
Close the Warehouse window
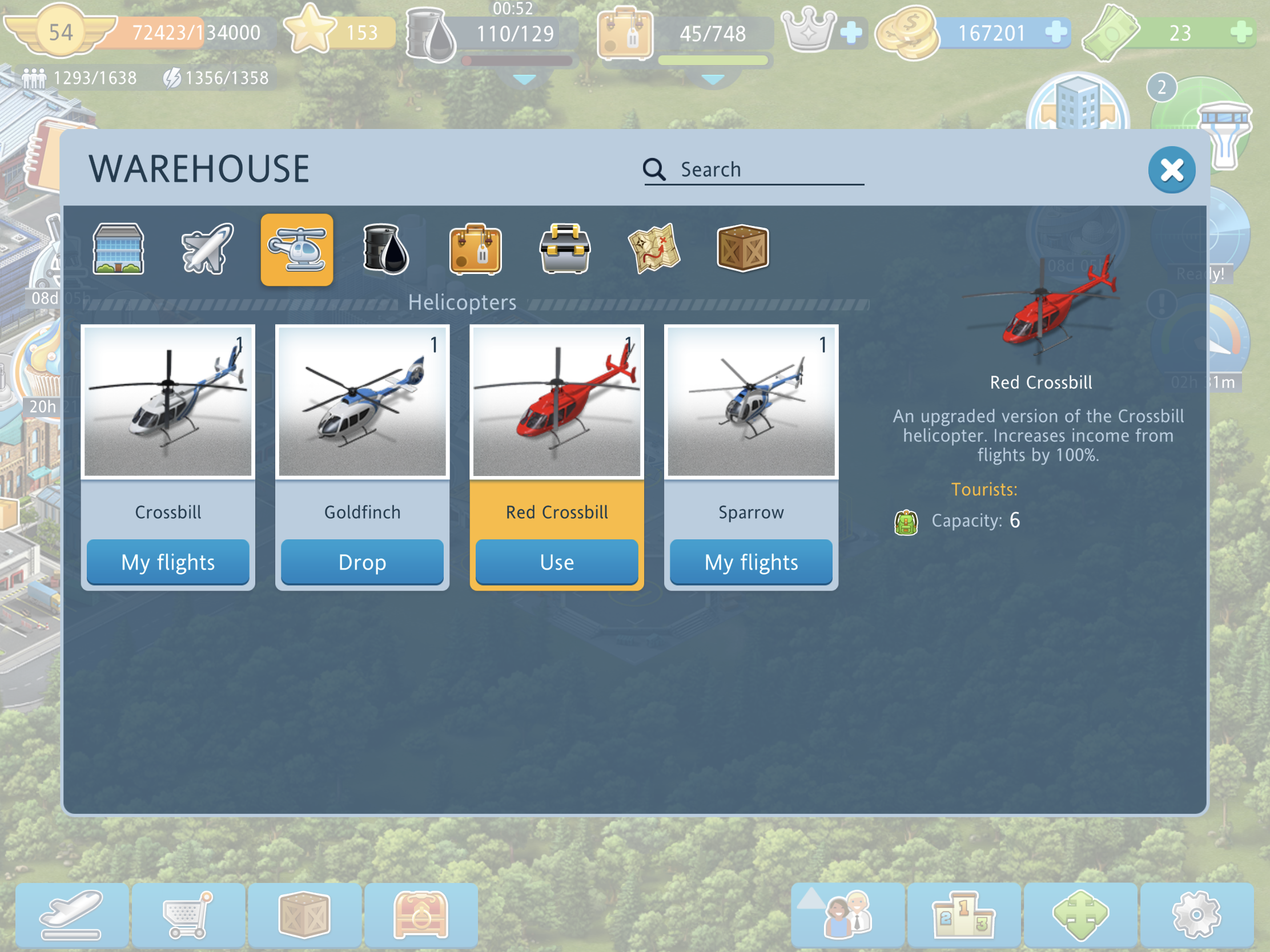tap(1171, 170)
